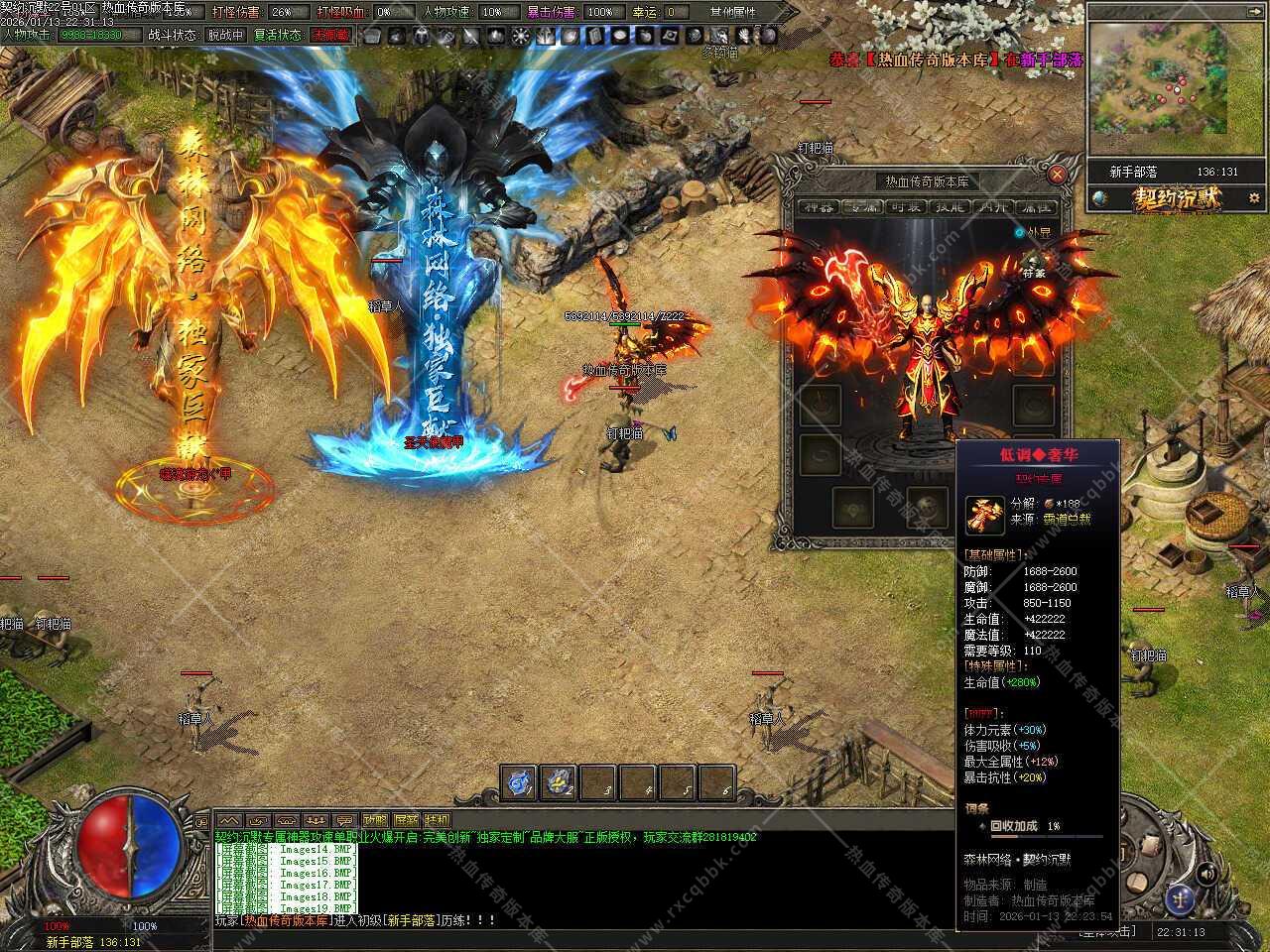Click the 契约沉默 logo banner
This screenshot has height=952, width=1270.
pos(1176,198)
